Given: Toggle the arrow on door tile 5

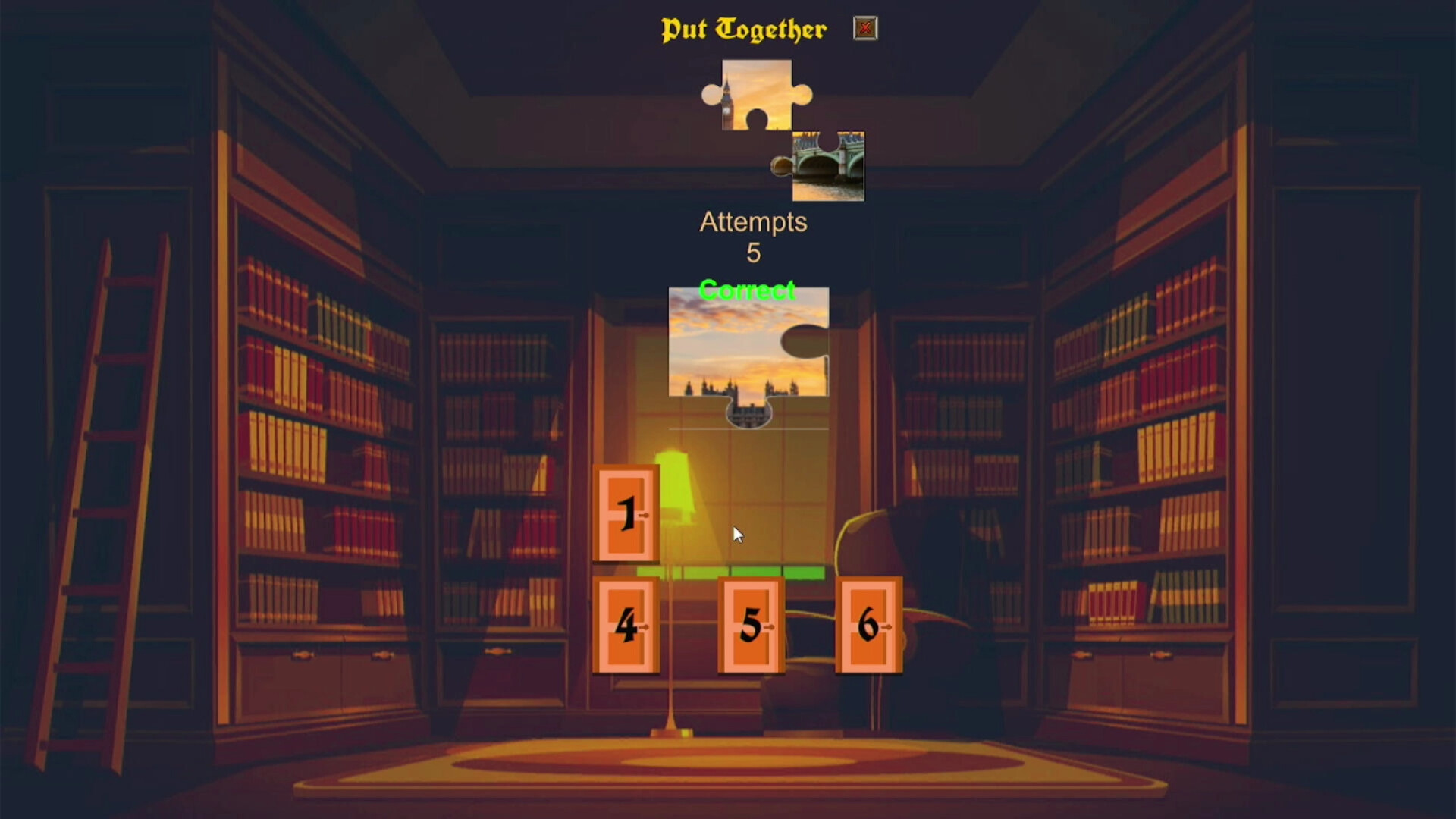Looking at the screenshot, I should point(770,626).
